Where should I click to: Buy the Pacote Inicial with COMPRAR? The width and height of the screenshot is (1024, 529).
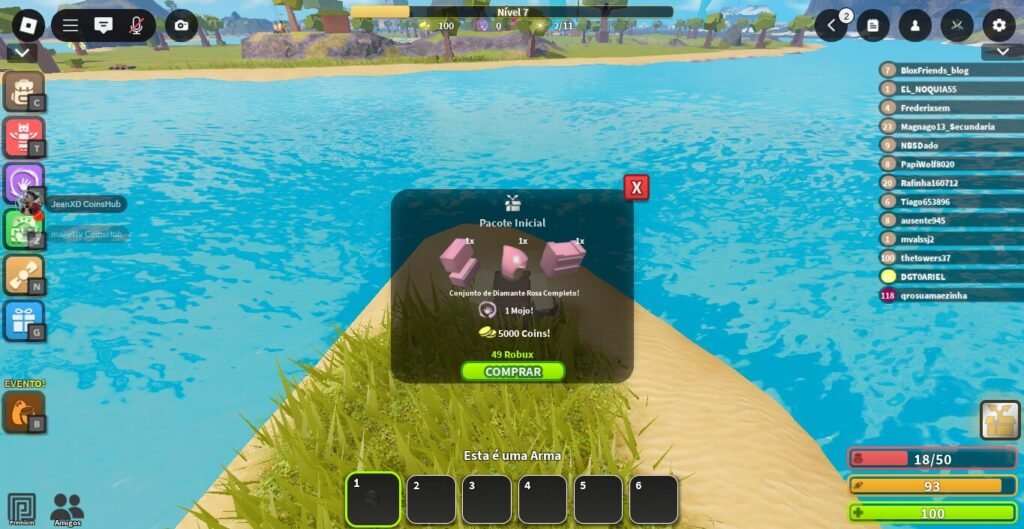point(512,372)
